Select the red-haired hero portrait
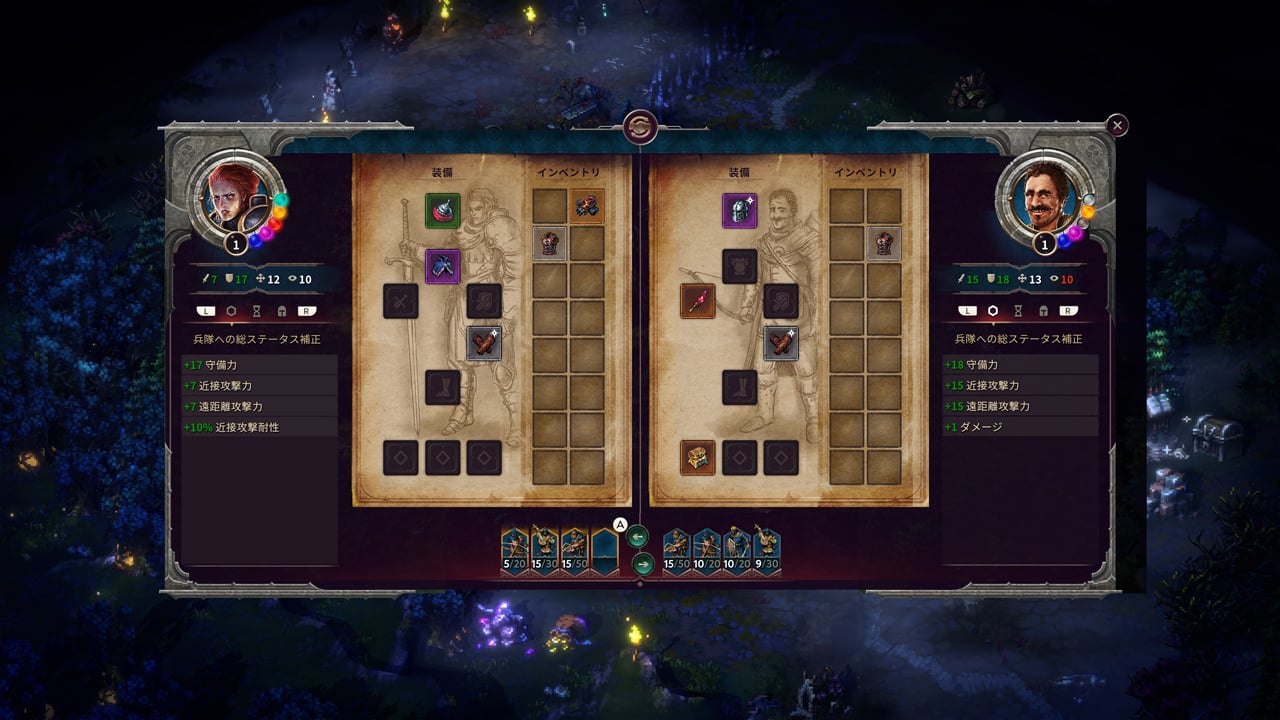1280x720 pixels. click(x=233, y=195)
